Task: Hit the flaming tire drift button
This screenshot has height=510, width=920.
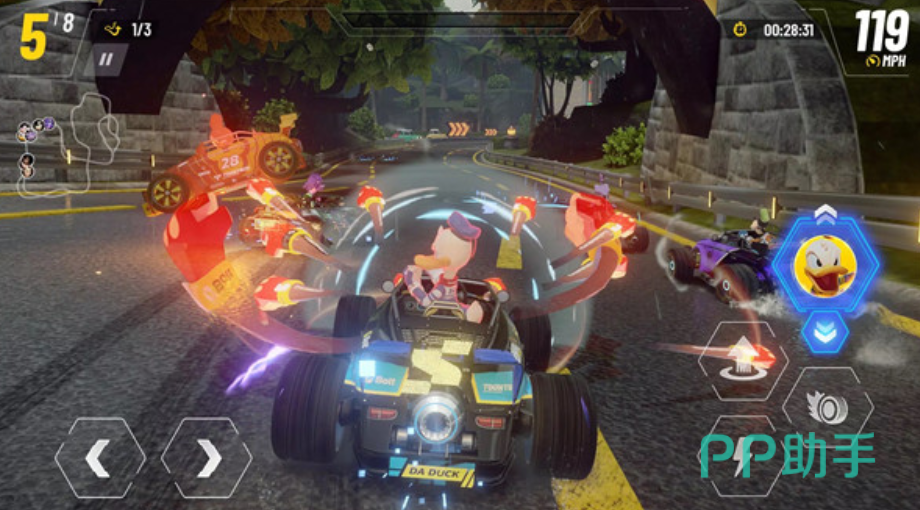Action: tap(827, 407)
